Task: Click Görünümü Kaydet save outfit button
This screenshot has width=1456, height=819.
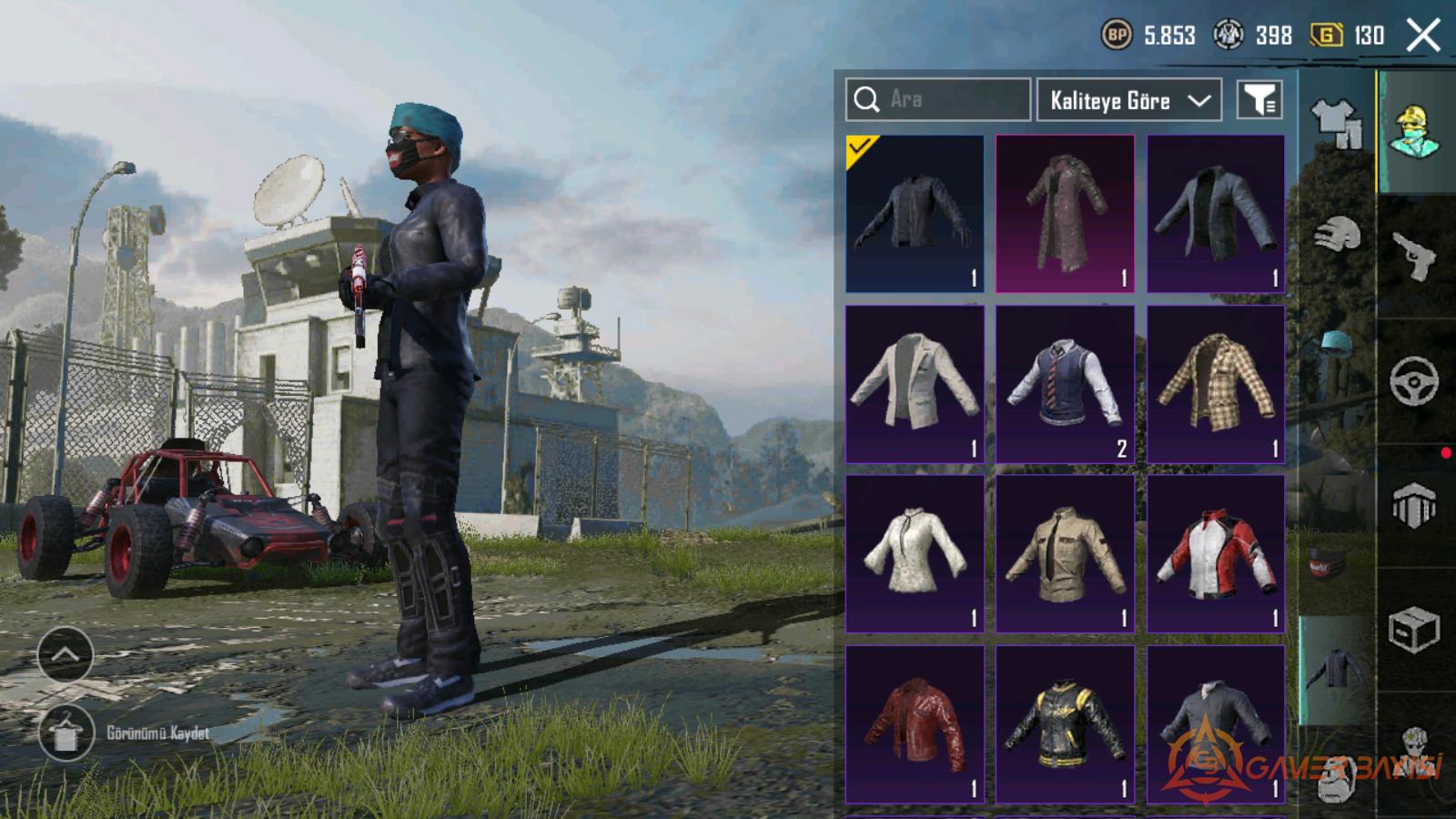Action: coord(66,733)
